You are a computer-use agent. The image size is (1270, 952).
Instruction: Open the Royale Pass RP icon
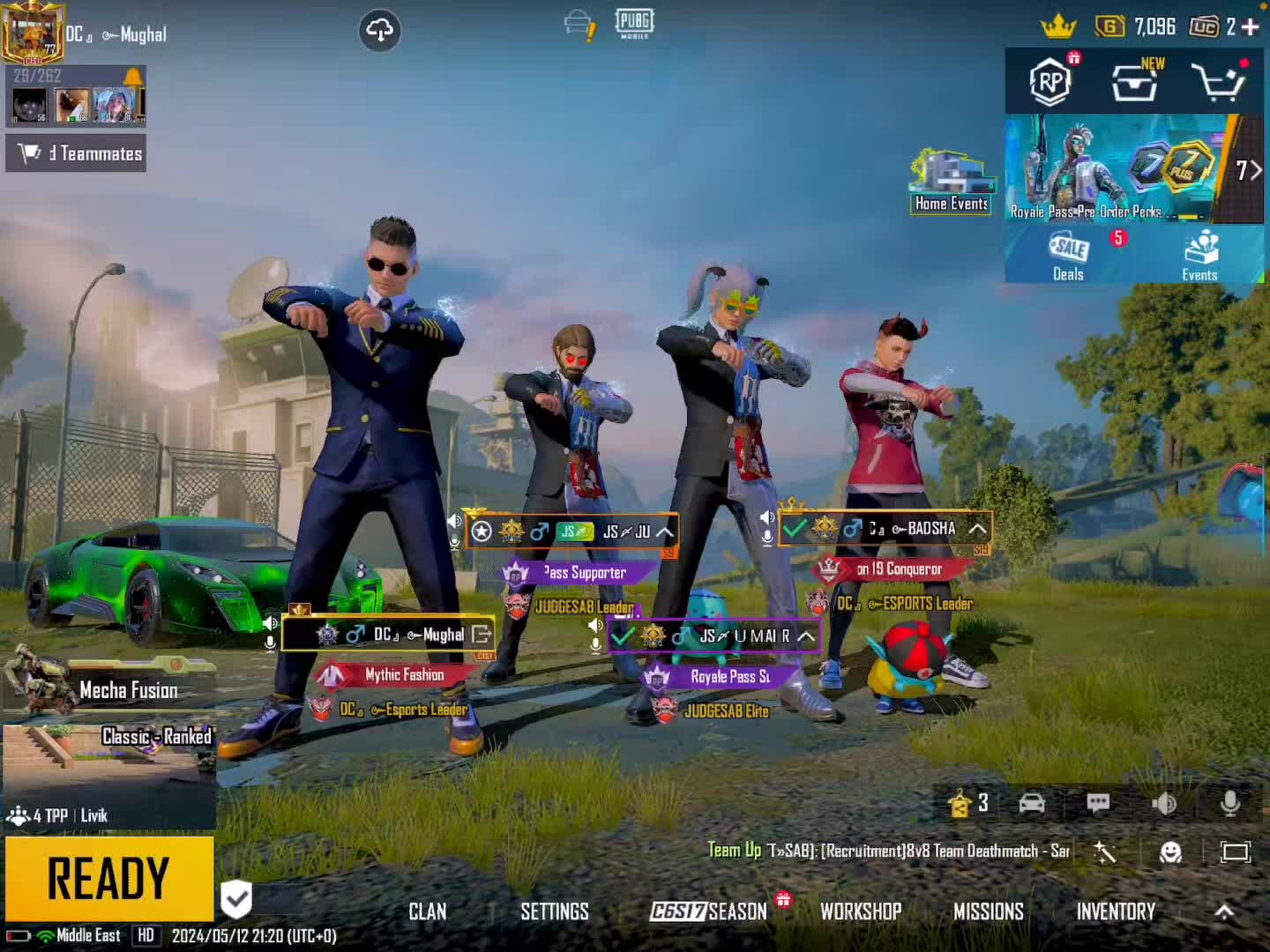click(1050, 83)
